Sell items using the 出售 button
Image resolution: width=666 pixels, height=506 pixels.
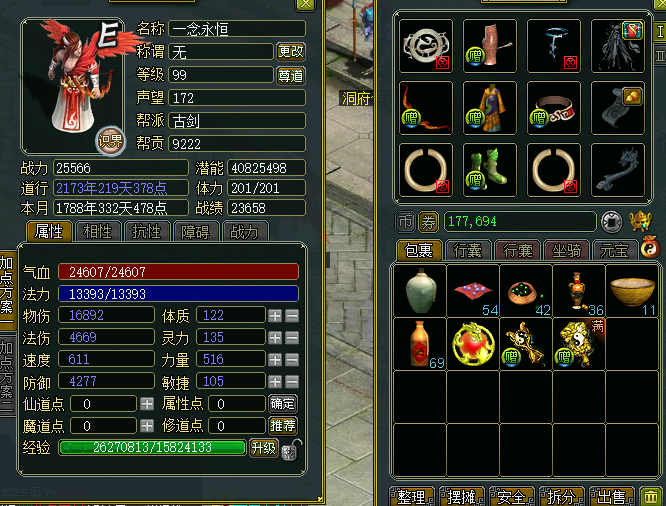point(613,496)
